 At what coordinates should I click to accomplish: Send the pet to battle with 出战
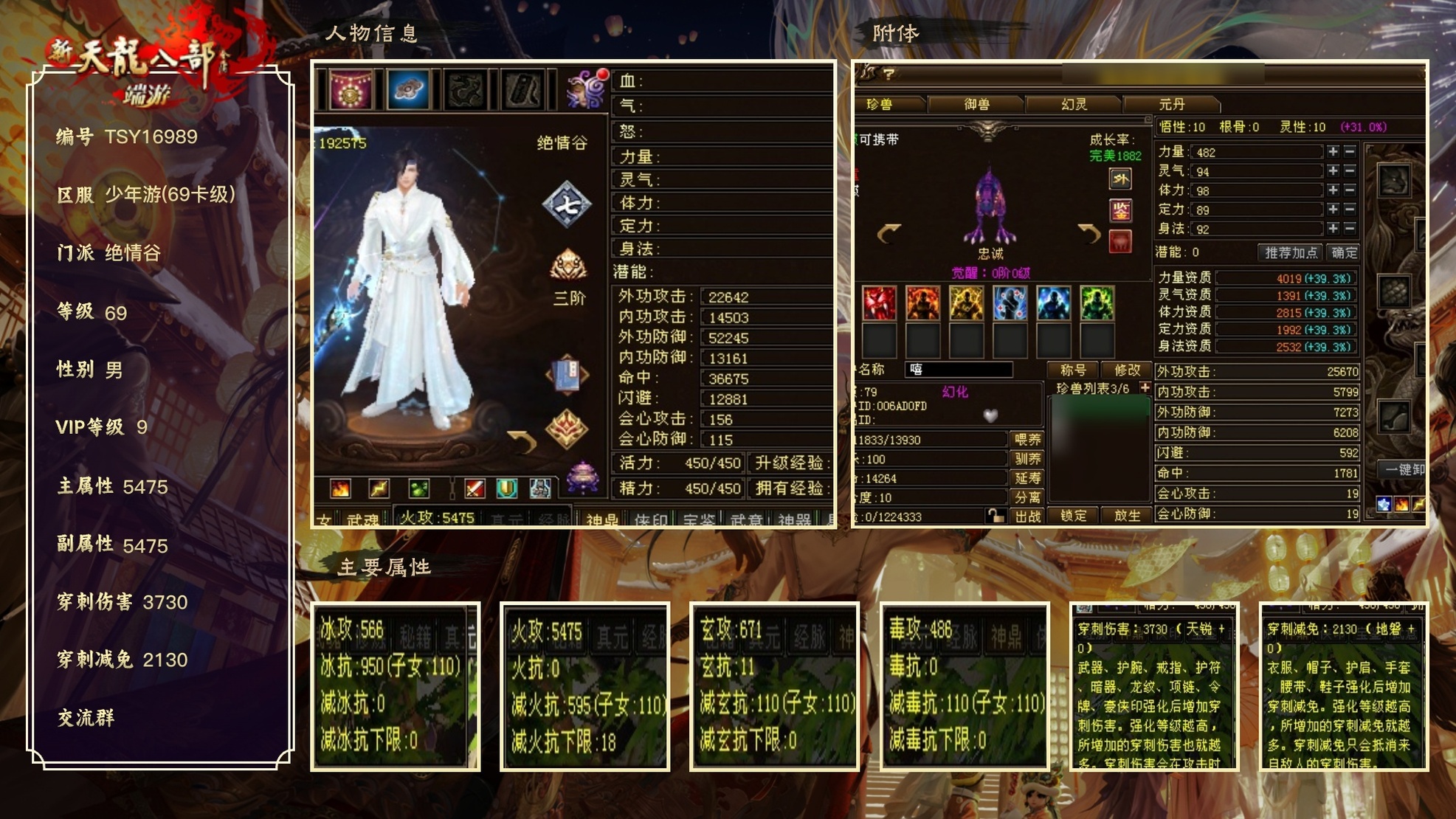click(1027, 516)
